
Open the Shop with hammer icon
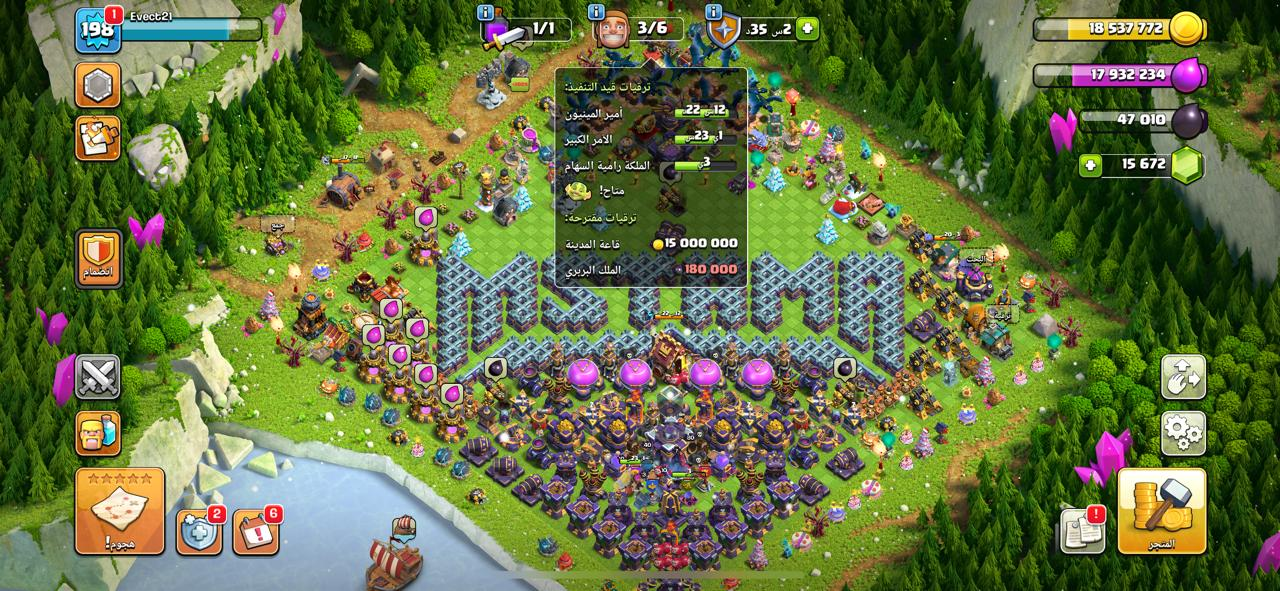[1161, 510]
